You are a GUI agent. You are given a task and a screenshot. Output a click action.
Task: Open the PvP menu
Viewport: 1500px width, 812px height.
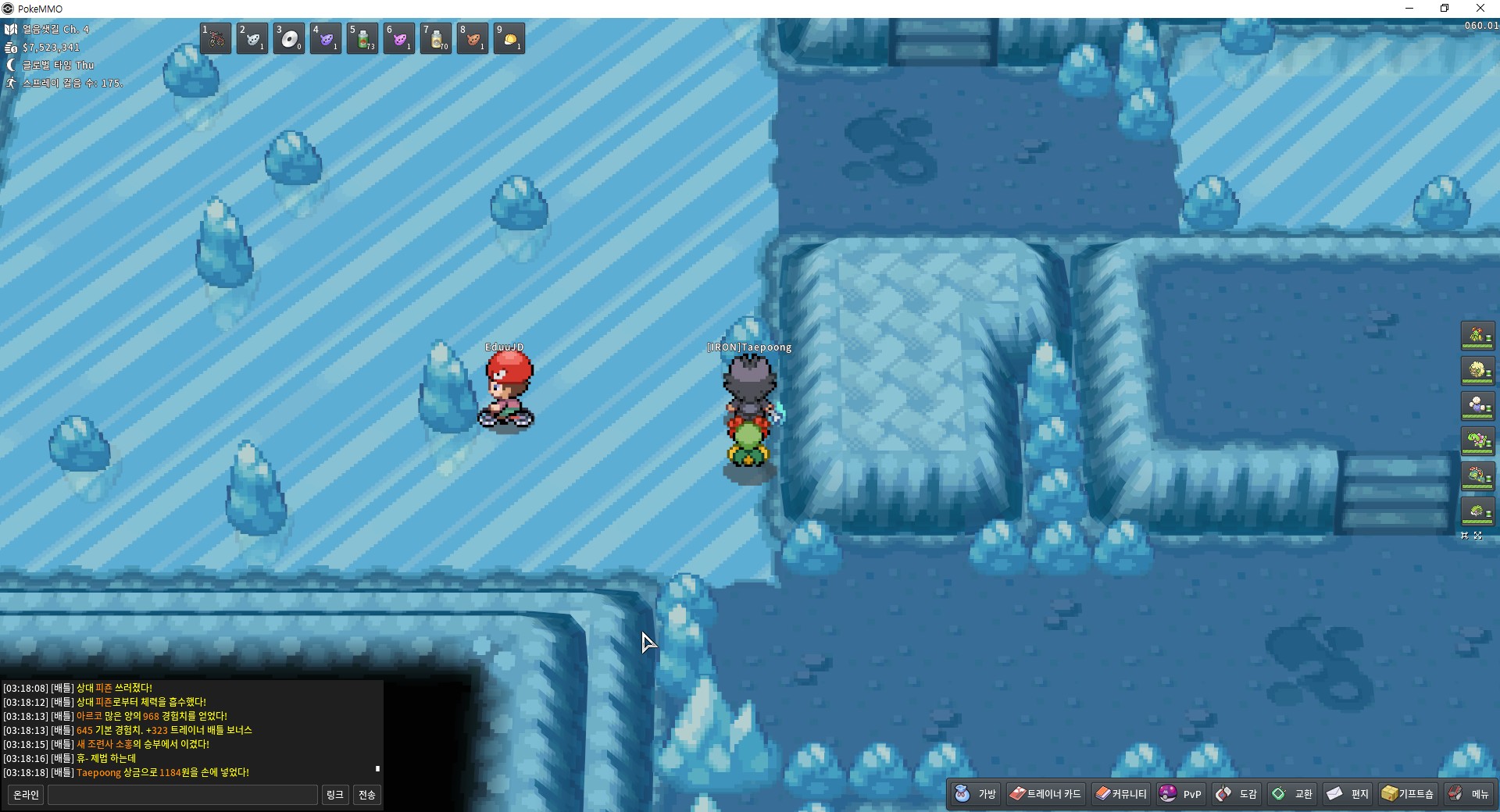pos(1180,794)
